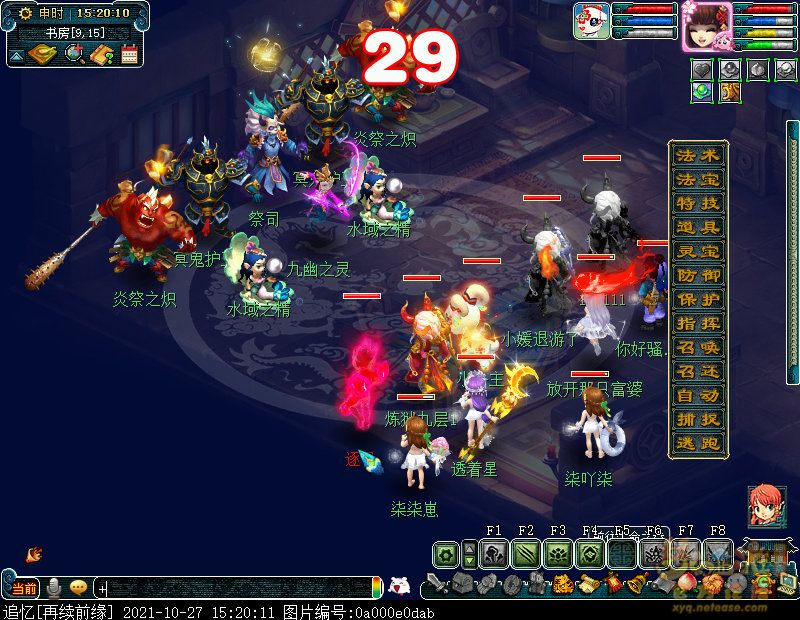Choose 逃跑 to flee the battle
The width and height of the screenshot is (800, 620).
698,444
